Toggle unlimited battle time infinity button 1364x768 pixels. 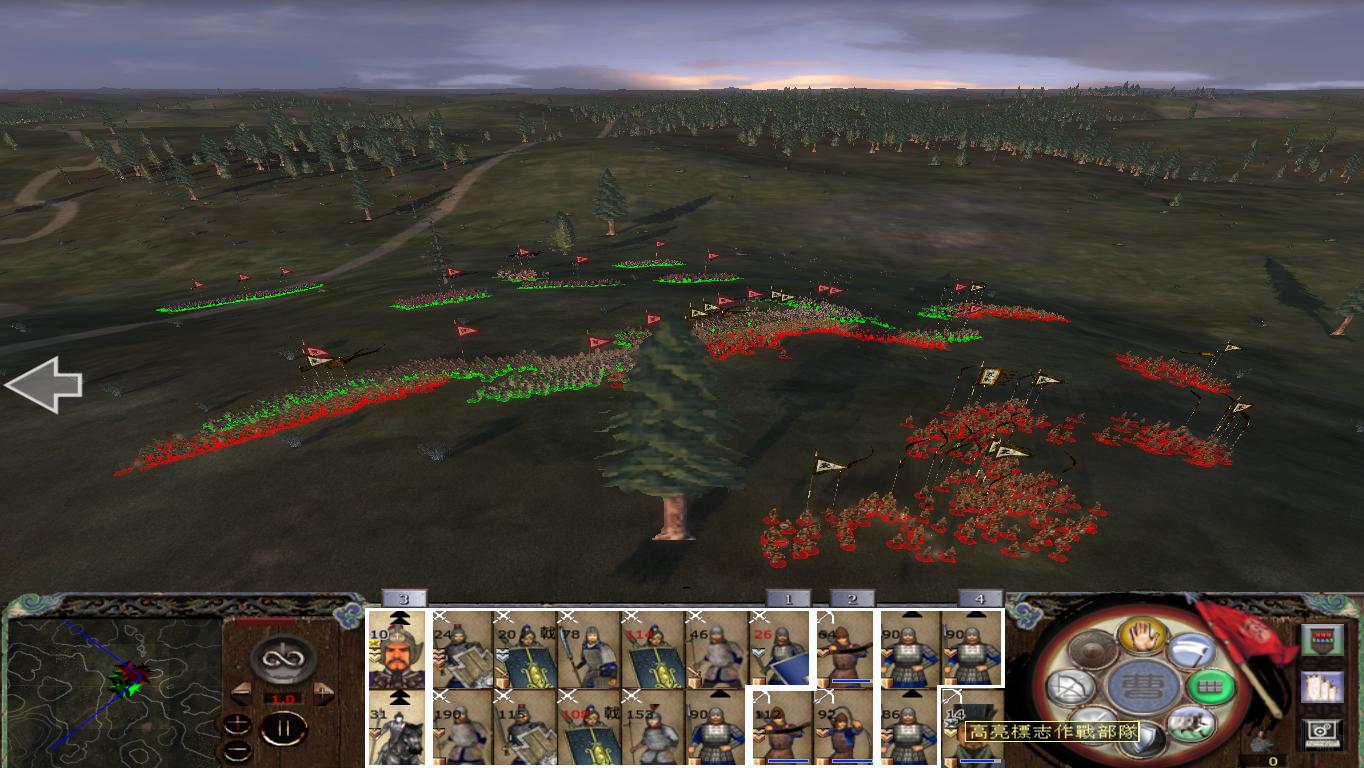point(283,657)
